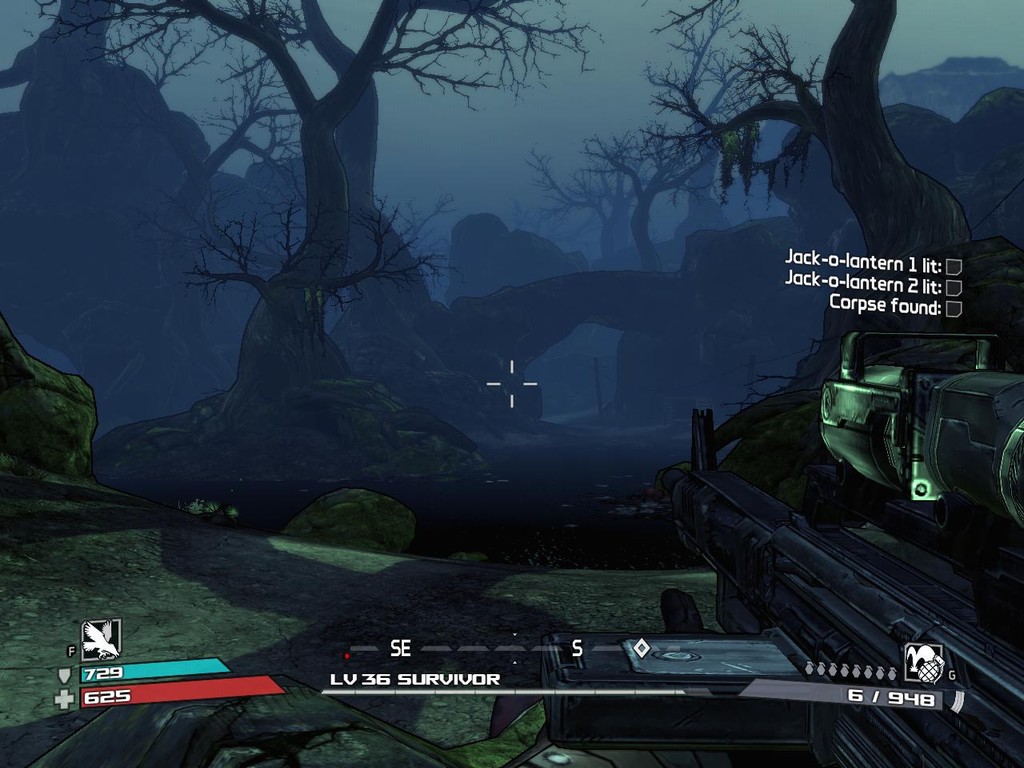Click the Corpse found objective box
Image resolution: width=1024 pixels, height=768 pixels.
point(954,308)
